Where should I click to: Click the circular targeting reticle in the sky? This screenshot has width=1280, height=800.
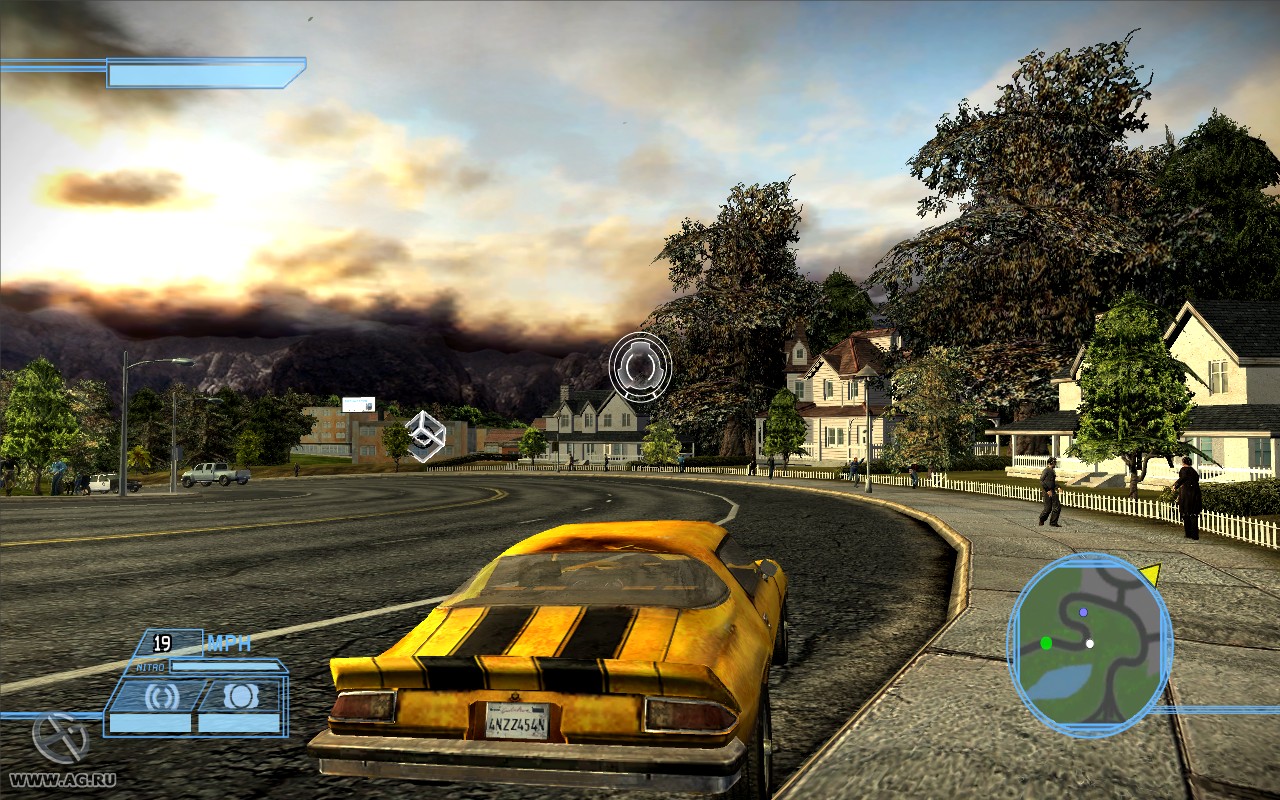click(639, 368)
